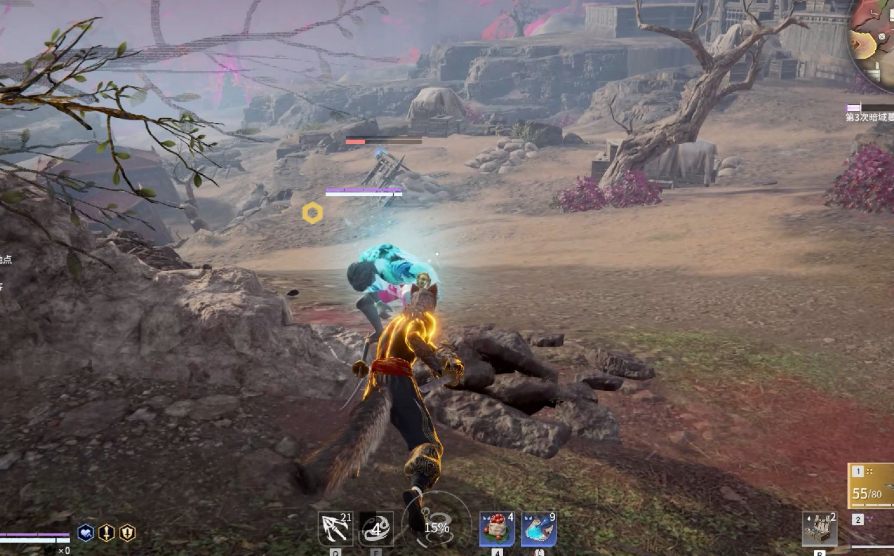Click the yellow hexagon waypoint marker
894x556 pixels.
(x=312, y=212)
